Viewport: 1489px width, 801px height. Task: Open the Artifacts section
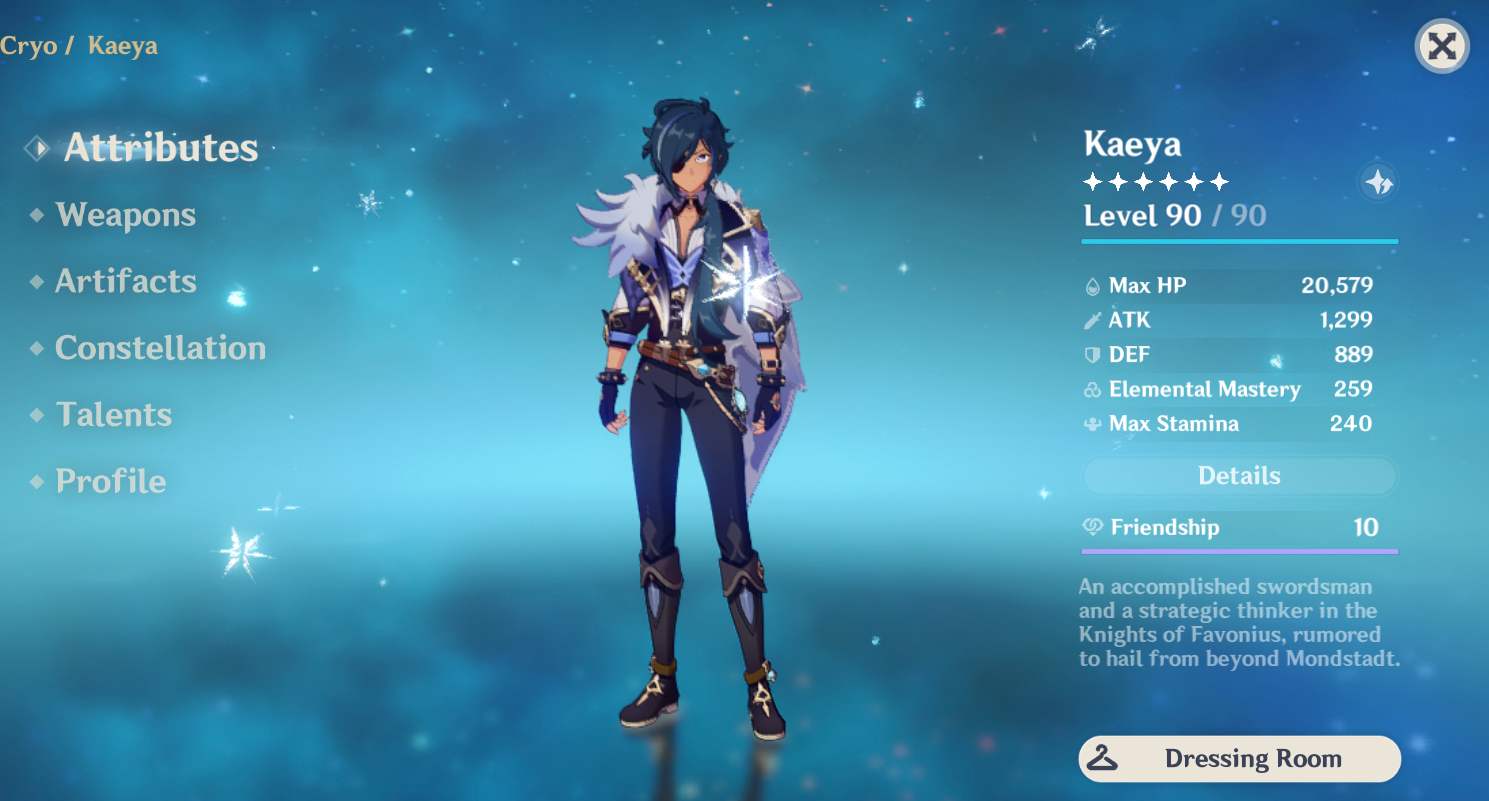(125, 281)
